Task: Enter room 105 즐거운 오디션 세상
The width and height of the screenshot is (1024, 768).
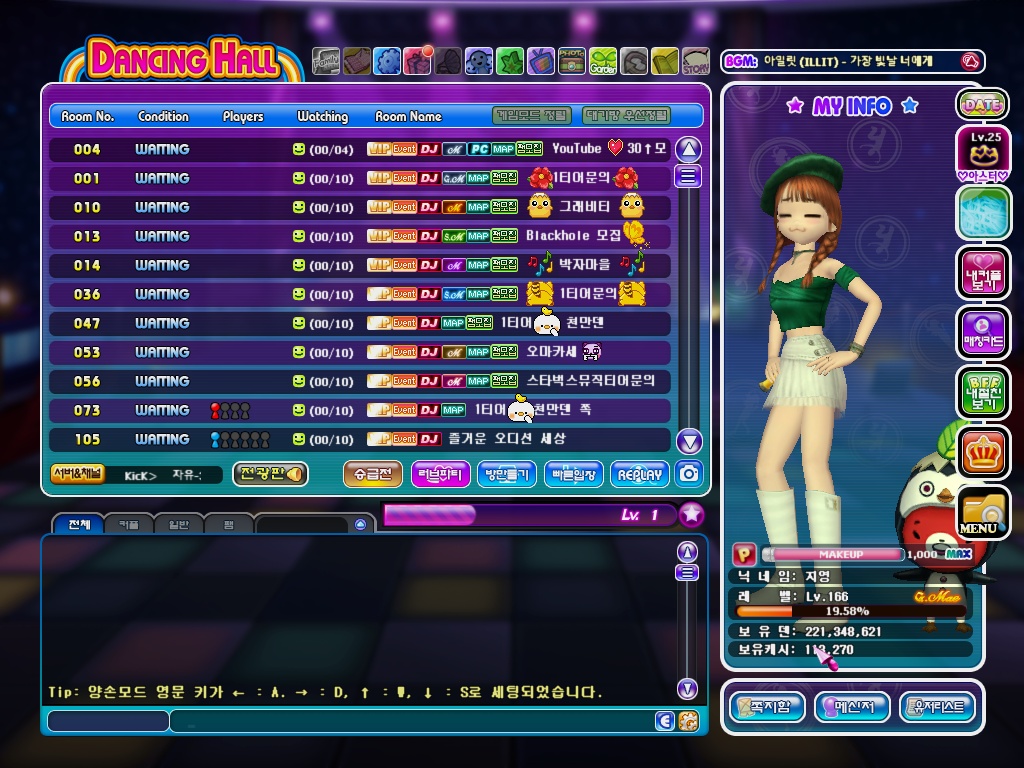Action: tap(360, 439)
